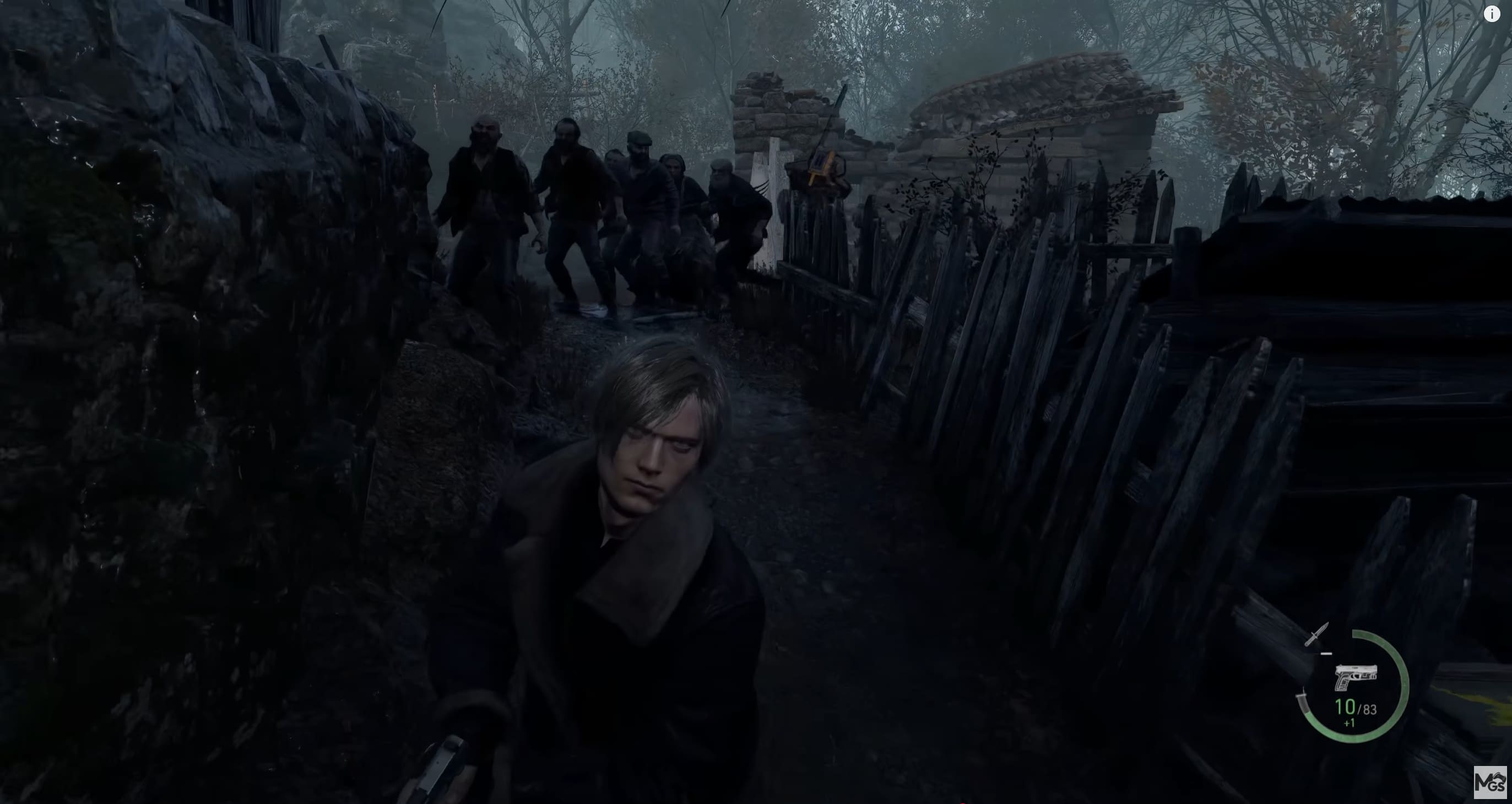Select the handgun silhouette inside the HUD circle

[x=1356, y=677]
